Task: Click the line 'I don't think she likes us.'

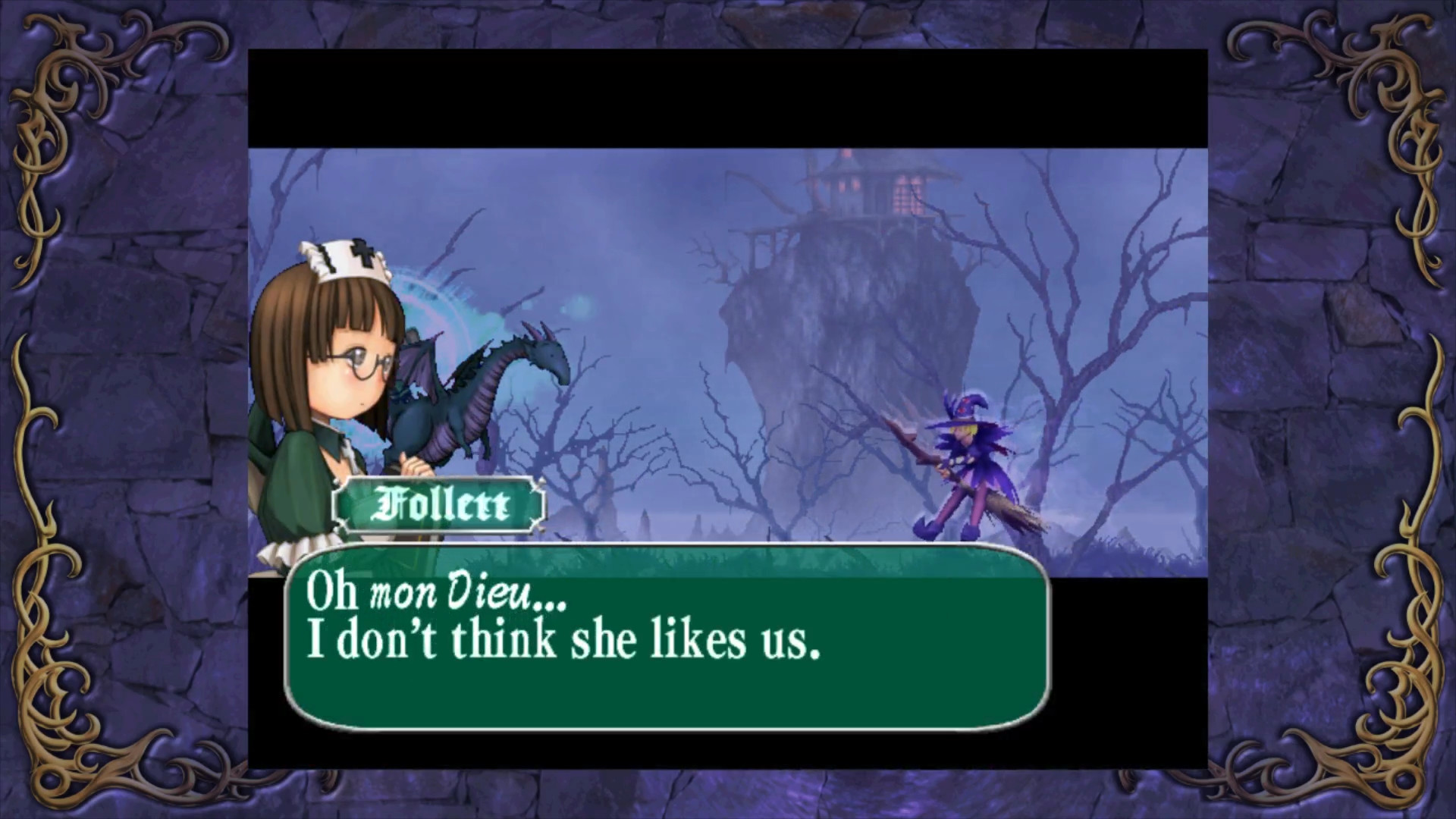Action: coord(561,641)
